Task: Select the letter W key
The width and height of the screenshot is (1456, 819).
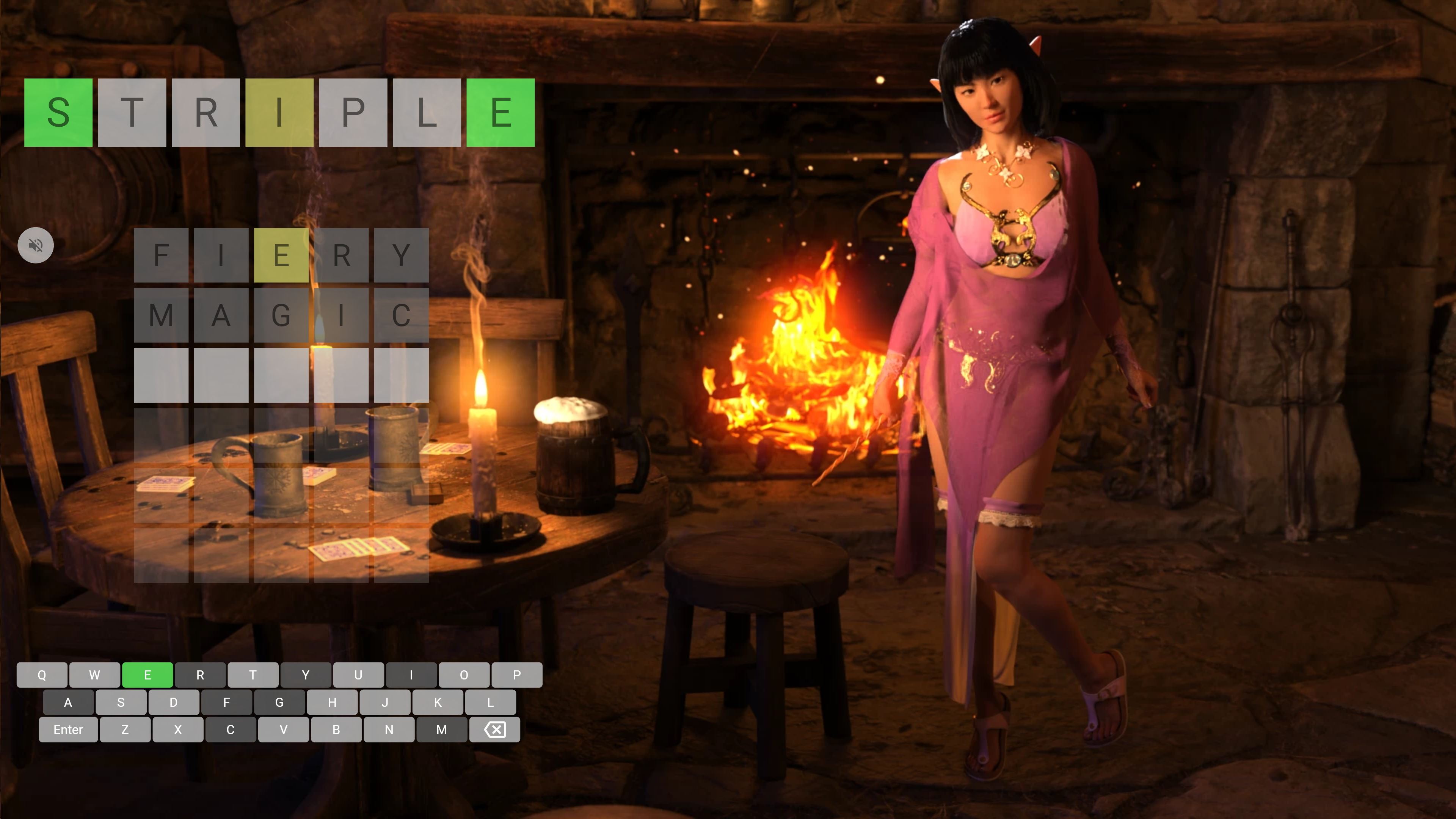Action: 94,675
